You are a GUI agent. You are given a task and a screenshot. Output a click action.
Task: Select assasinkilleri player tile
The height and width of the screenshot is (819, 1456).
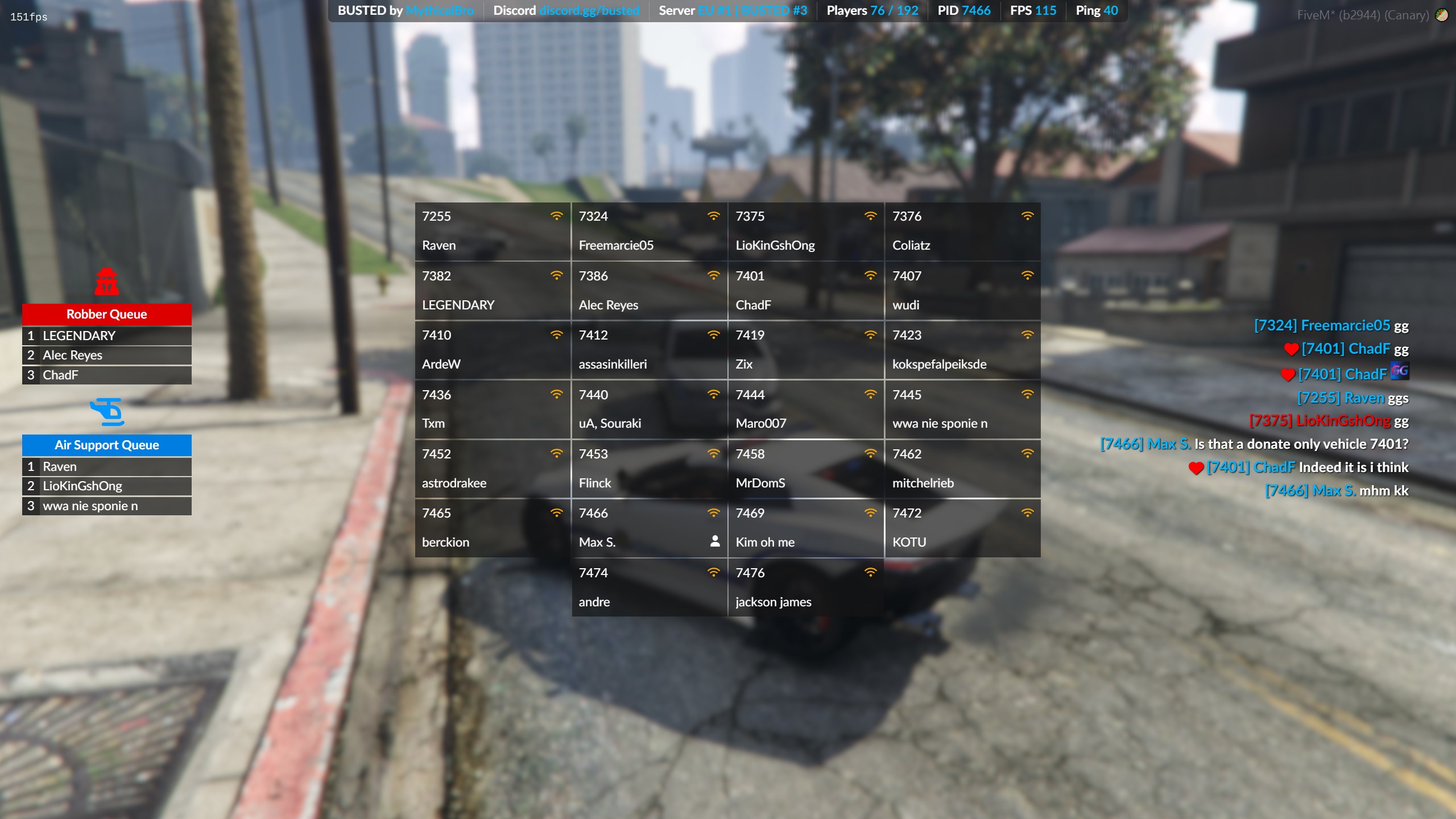(x=649, y=350)
